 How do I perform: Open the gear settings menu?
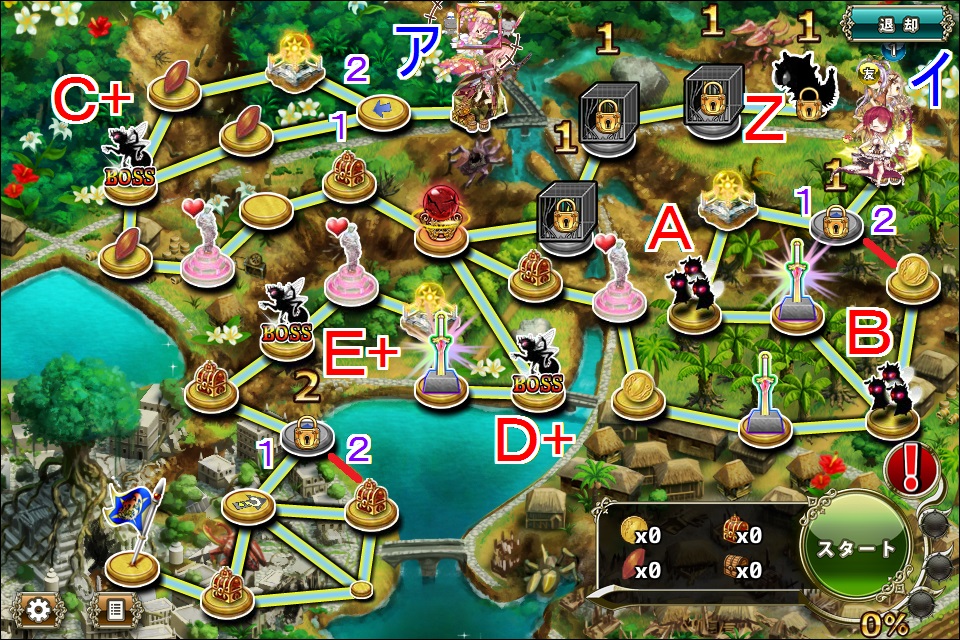[39, 609]
